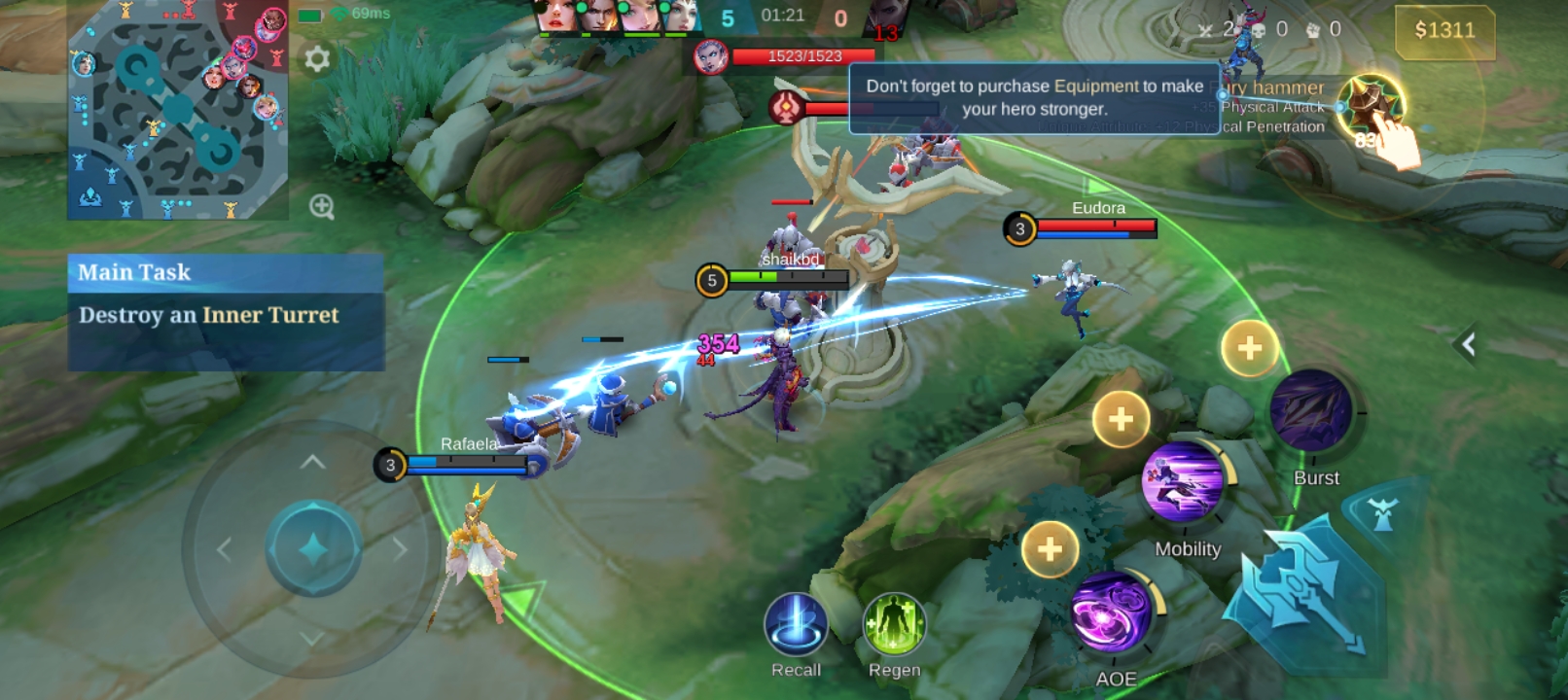Tap the movement joystick center
Screen dimensions: 1568x700
coord(313,549)
